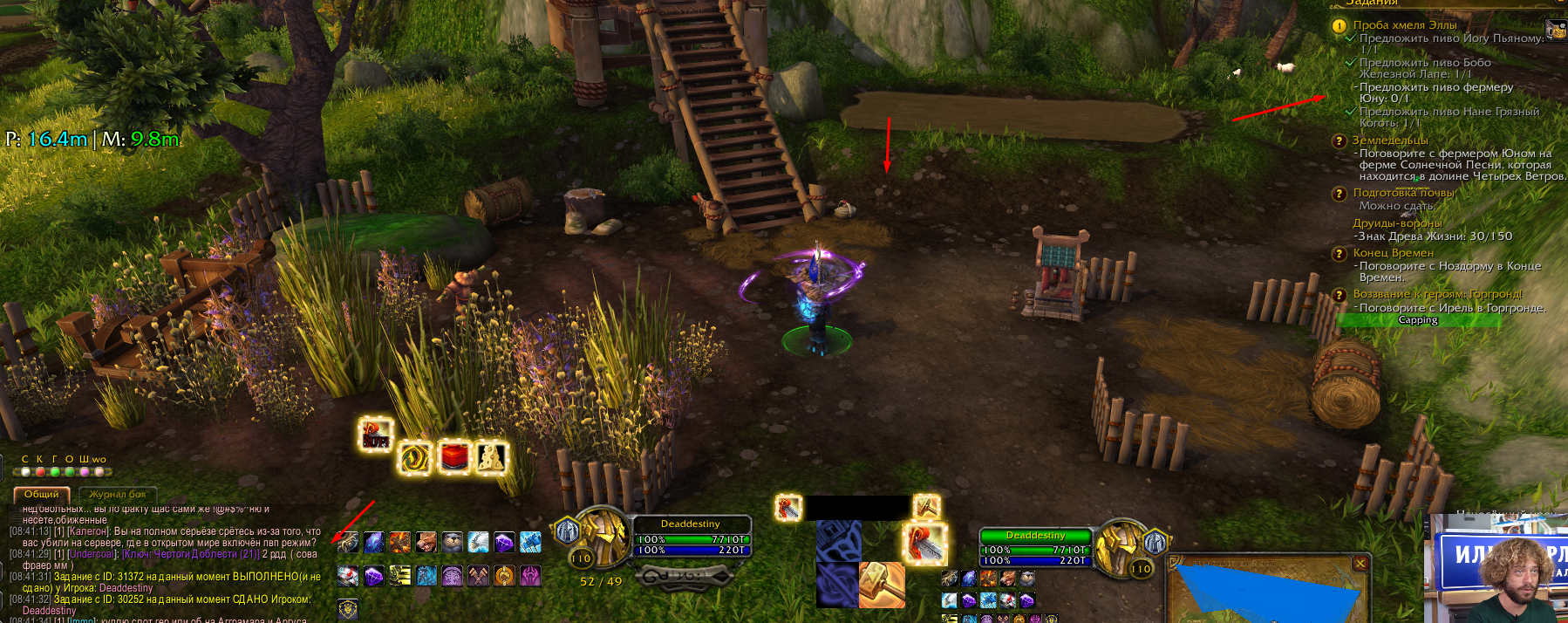
Task: Click the Capping addon bar
Action: [x=1418, y=320]
